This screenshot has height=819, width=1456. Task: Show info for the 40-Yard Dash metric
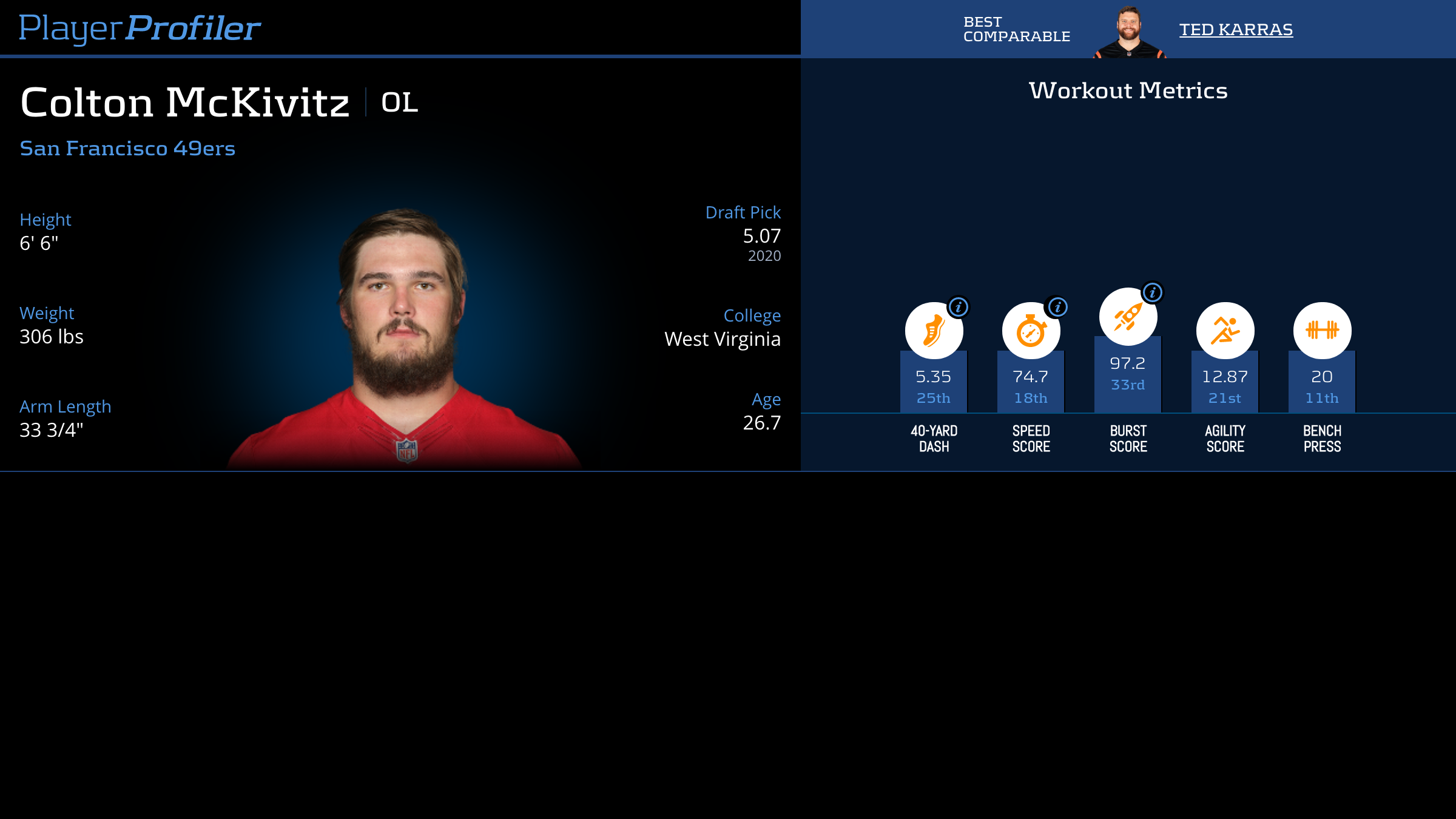(959, 307)
